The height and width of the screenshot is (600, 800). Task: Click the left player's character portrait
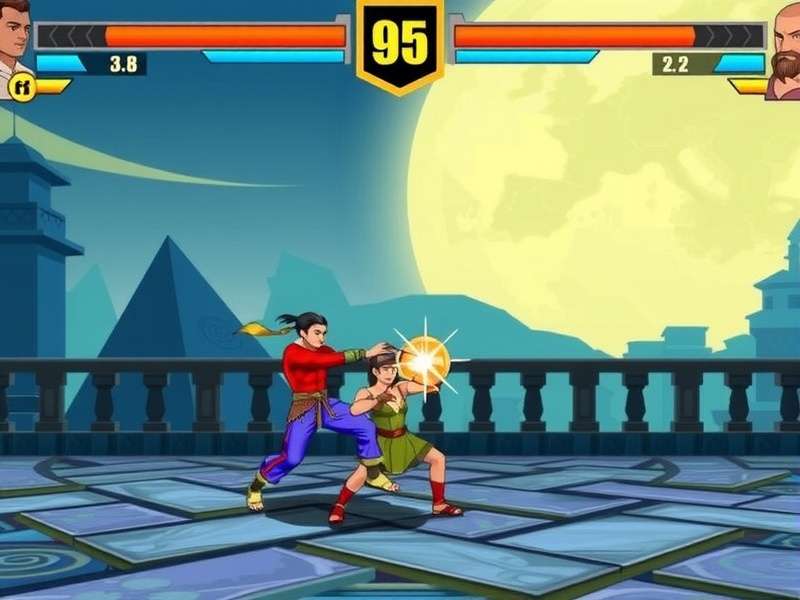click(x=14, y=38)
